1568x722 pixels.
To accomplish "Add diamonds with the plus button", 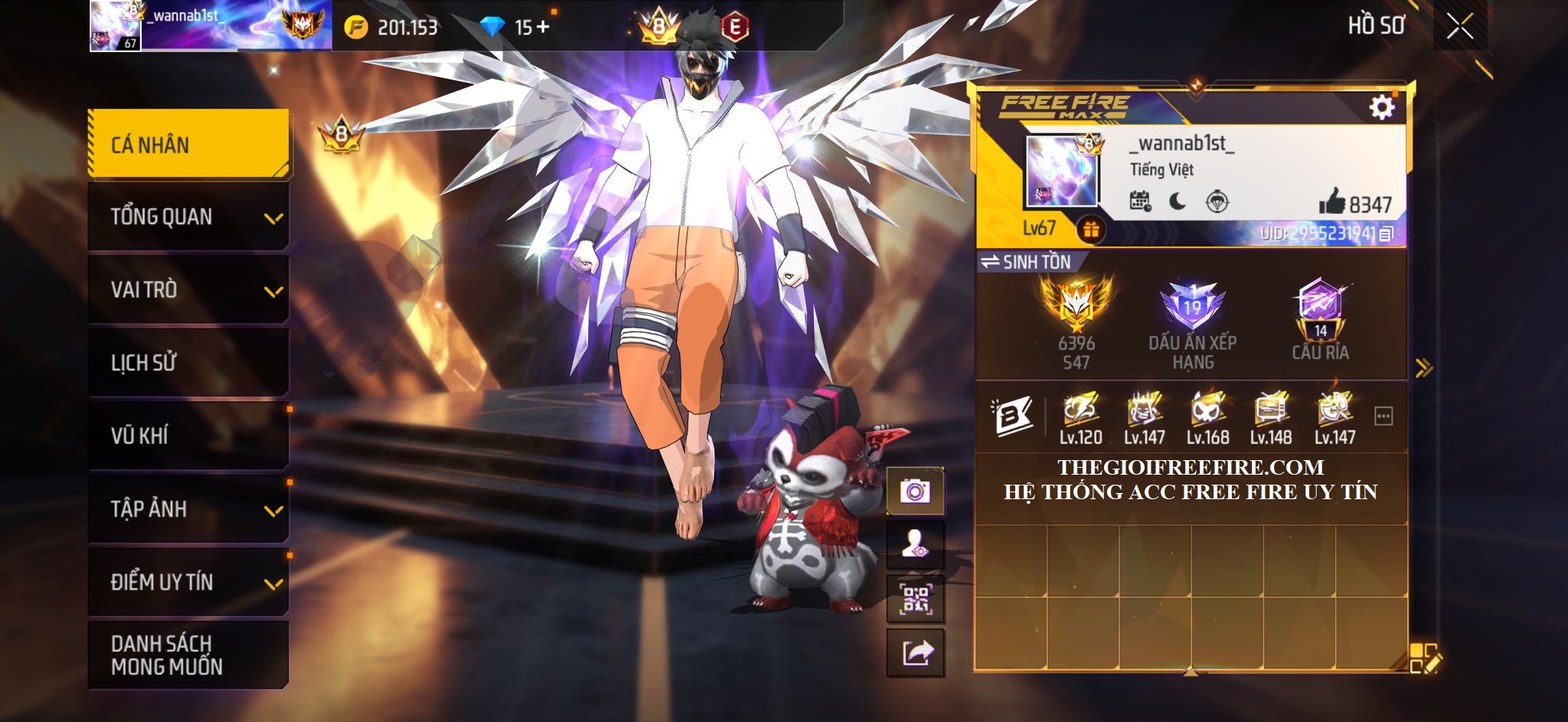I will tap(543, 28).
